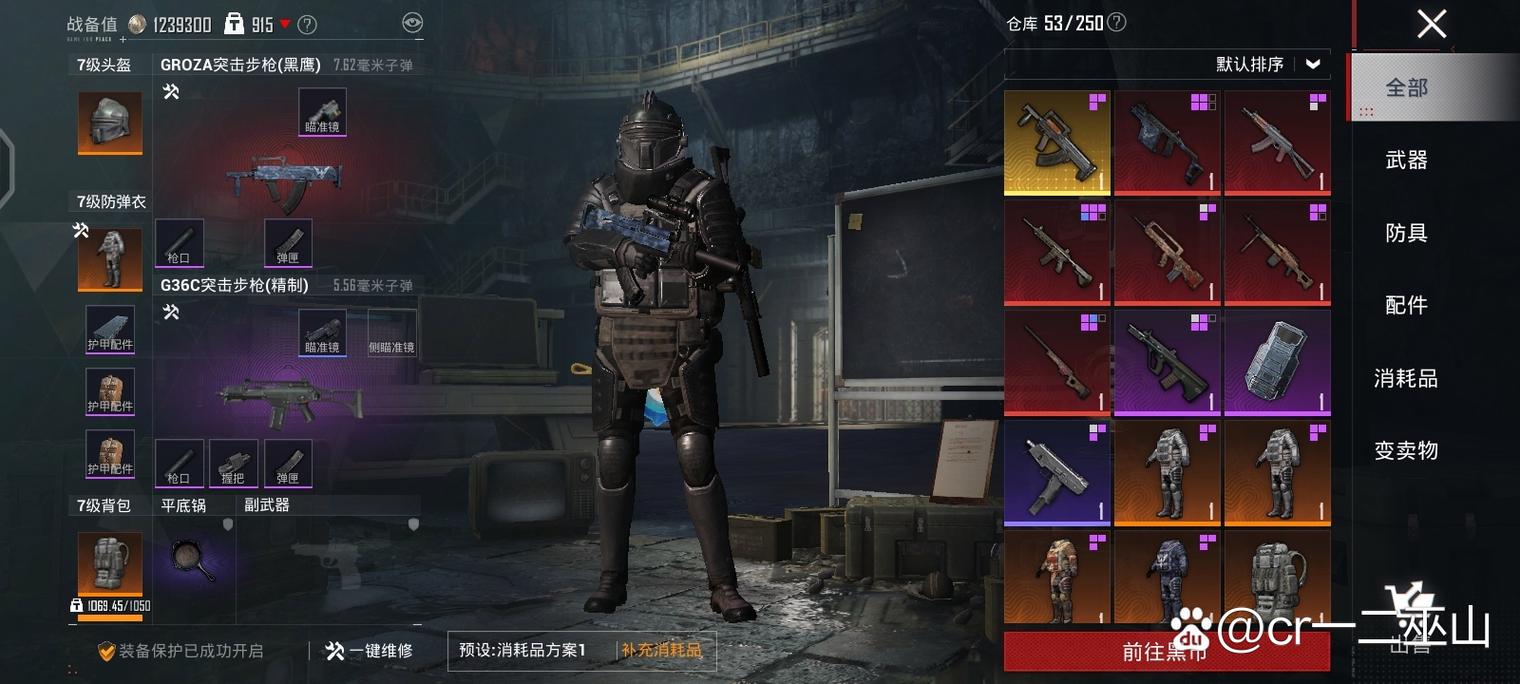Open the 预设:消耗品方案1 preset selector
This screenshot has height=684, width=1520.
click(x=523, y=651)
